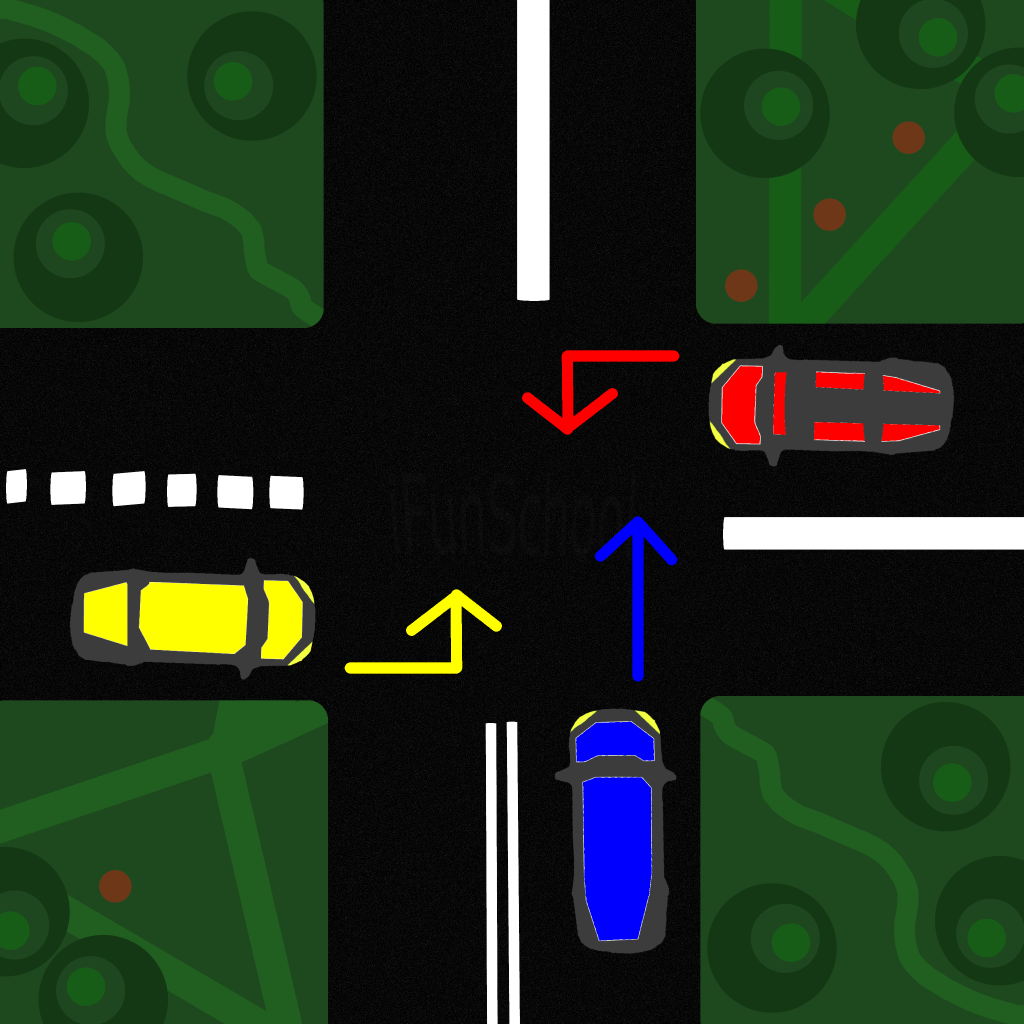Choose the red car turning left
This screenshot has width=1024, height=1024.
(830, 406)
